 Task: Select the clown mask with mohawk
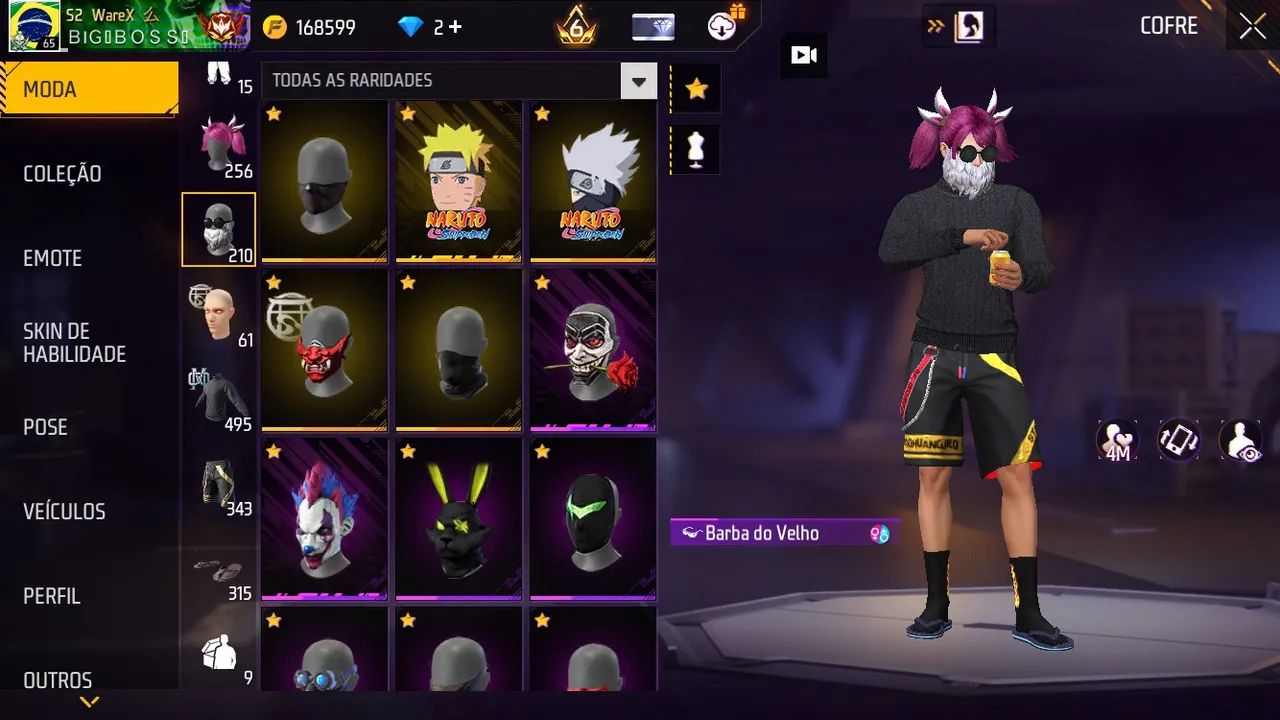324,518
